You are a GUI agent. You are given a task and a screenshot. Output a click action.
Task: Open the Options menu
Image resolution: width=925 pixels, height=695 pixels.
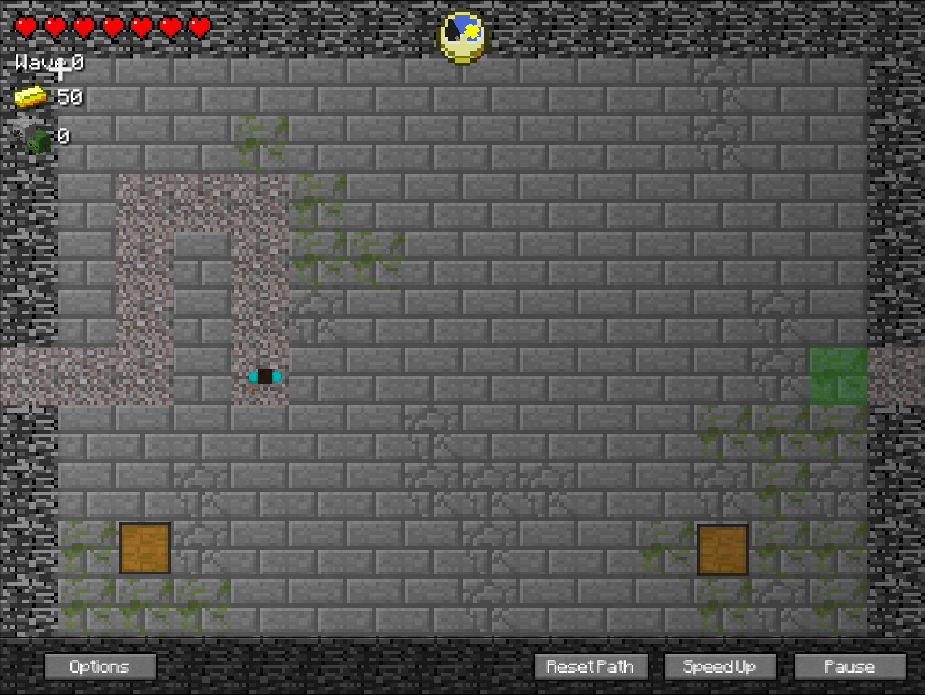[x=100, y=666]
